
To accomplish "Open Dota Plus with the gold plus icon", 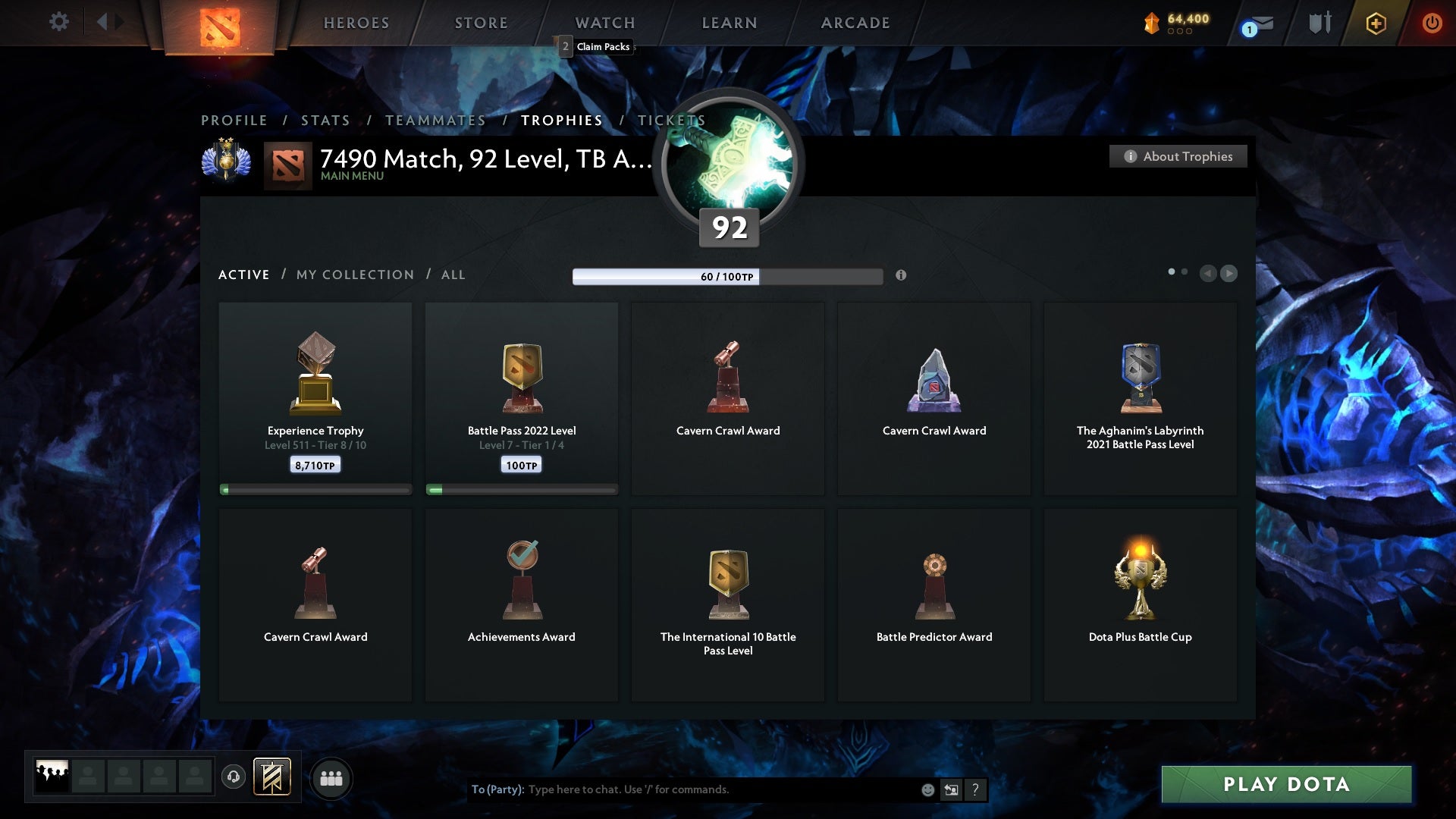I will tap(1375, 23).
